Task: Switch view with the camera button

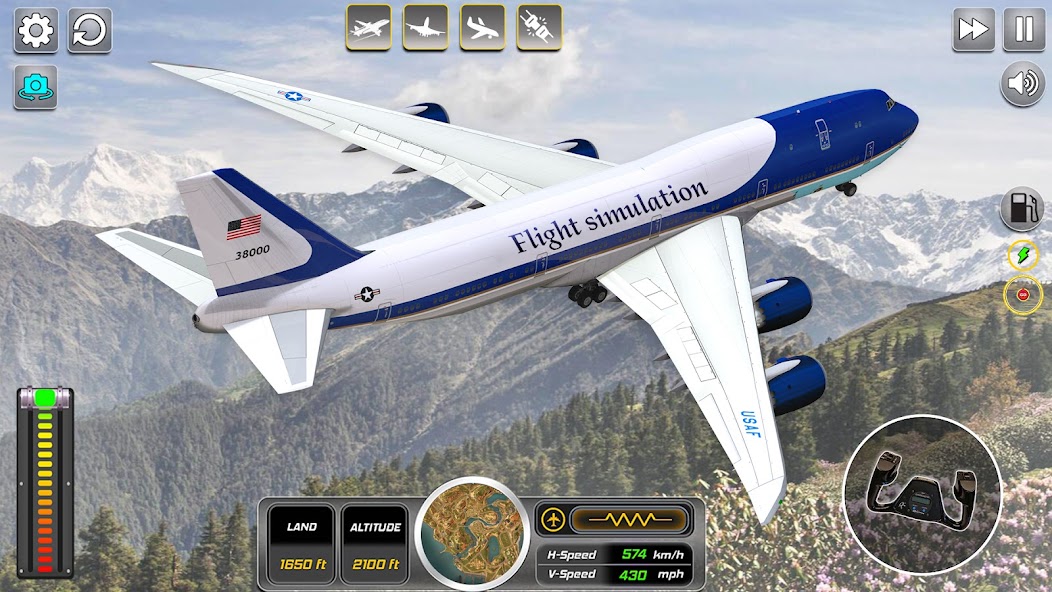Action: [x=36, y=87]
